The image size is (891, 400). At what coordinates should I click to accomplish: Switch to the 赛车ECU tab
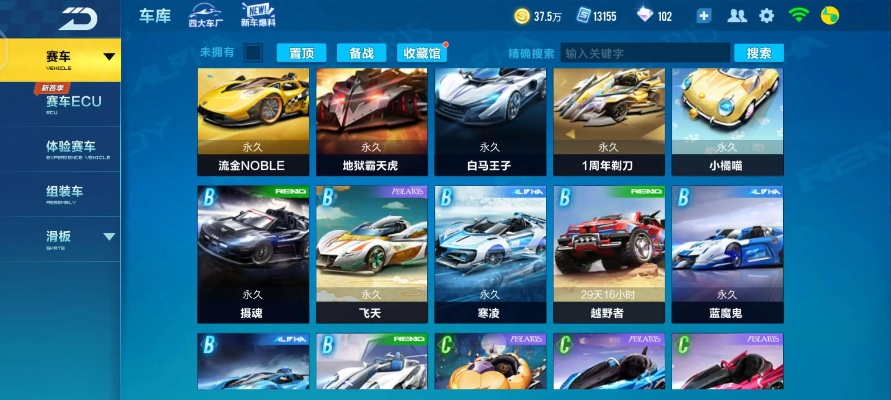72,102
